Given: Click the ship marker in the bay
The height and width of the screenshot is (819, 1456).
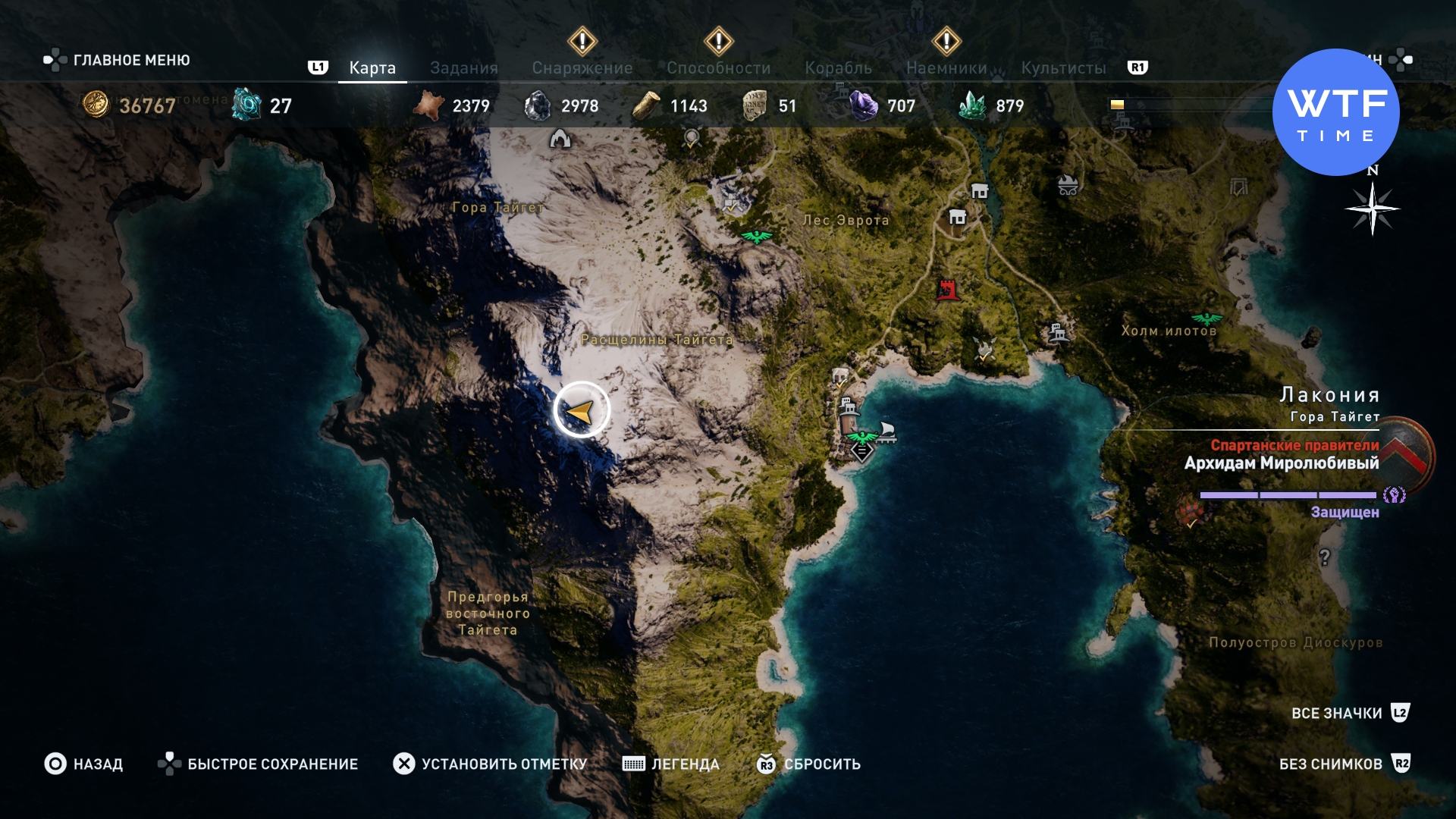Looking at the screenshot, I should click(x=886, y=432).
